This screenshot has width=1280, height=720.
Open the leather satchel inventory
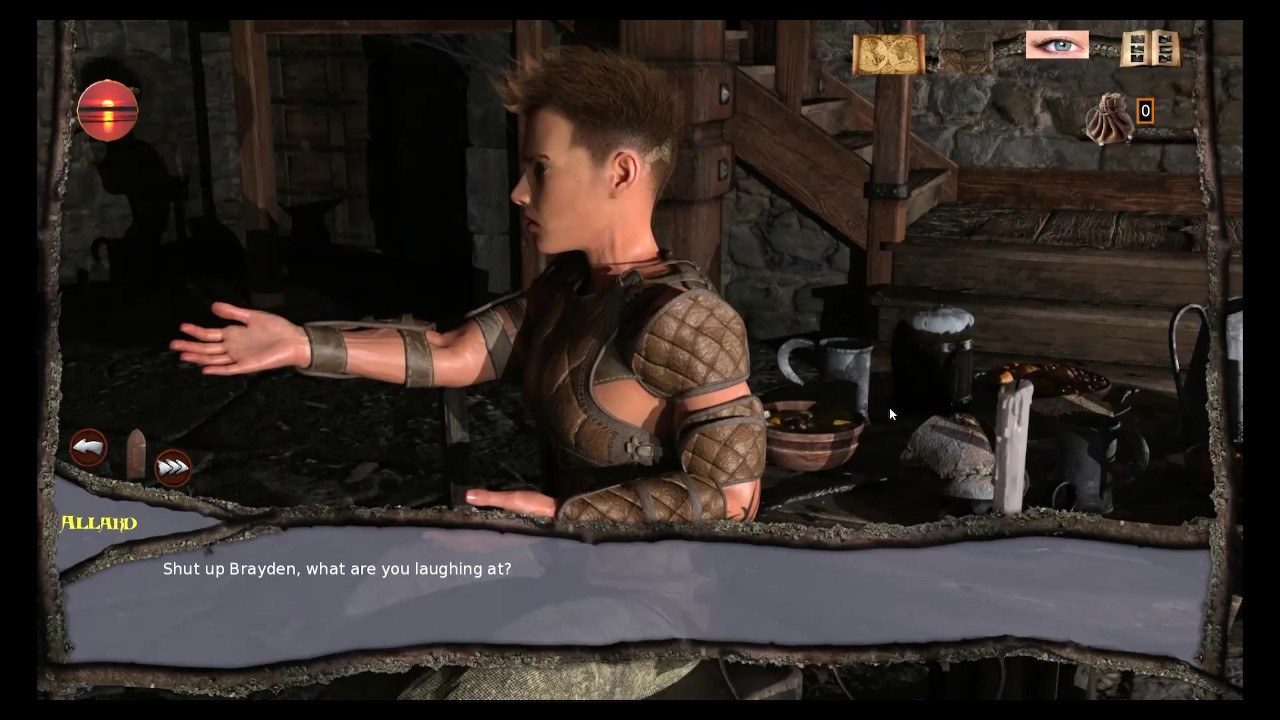[966, 52]
